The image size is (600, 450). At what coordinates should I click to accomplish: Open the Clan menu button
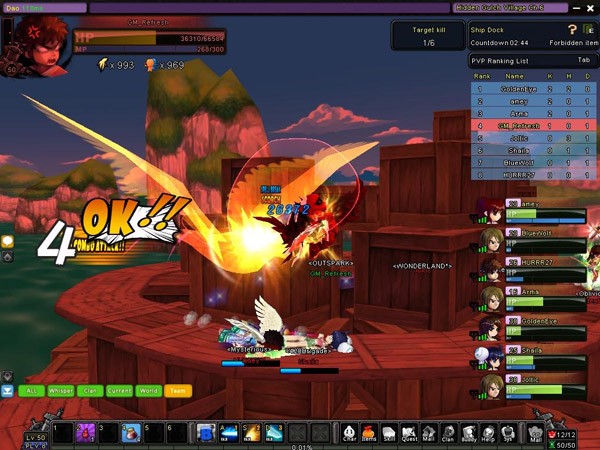coord(448,432)
